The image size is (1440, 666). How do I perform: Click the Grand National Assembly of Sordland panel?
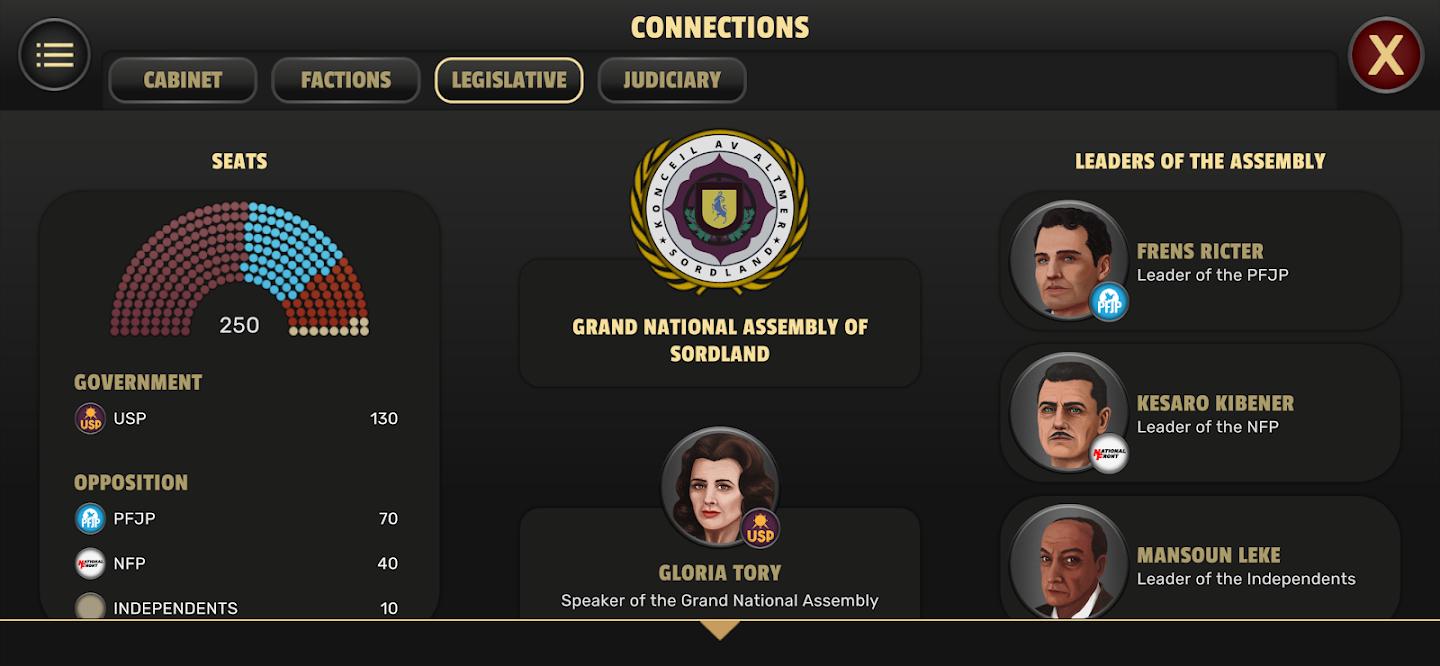(x=720, y=339)
